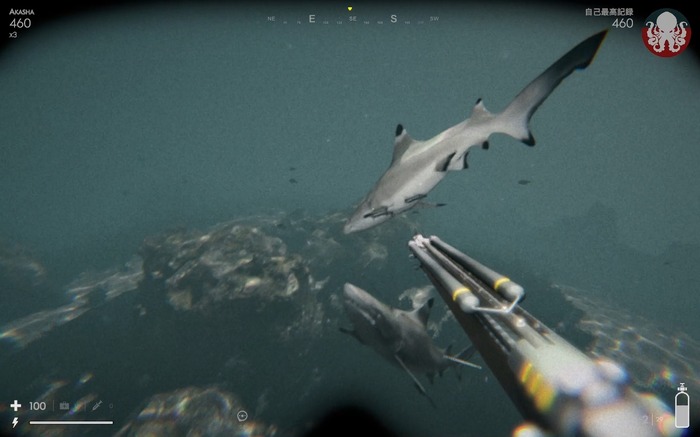Click the small circular target icon
The width and height of the screenshot is (700, 437).
(242, 415)
